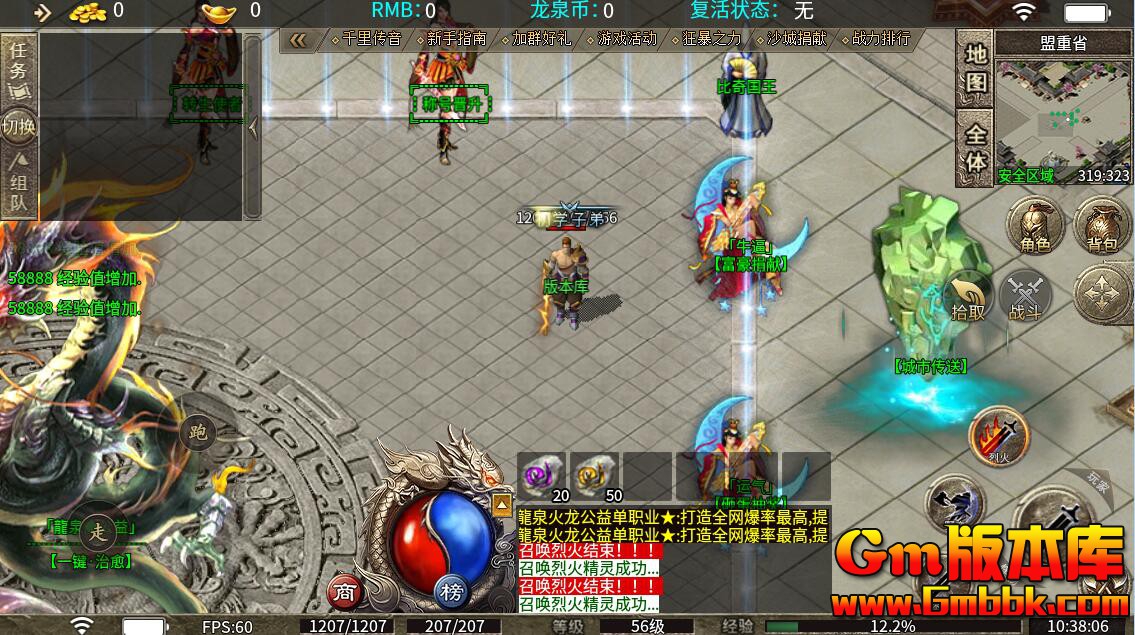Click the 切换 switch button
The height and width of the screenshot is (635, 1135).
tap(19, 126)
